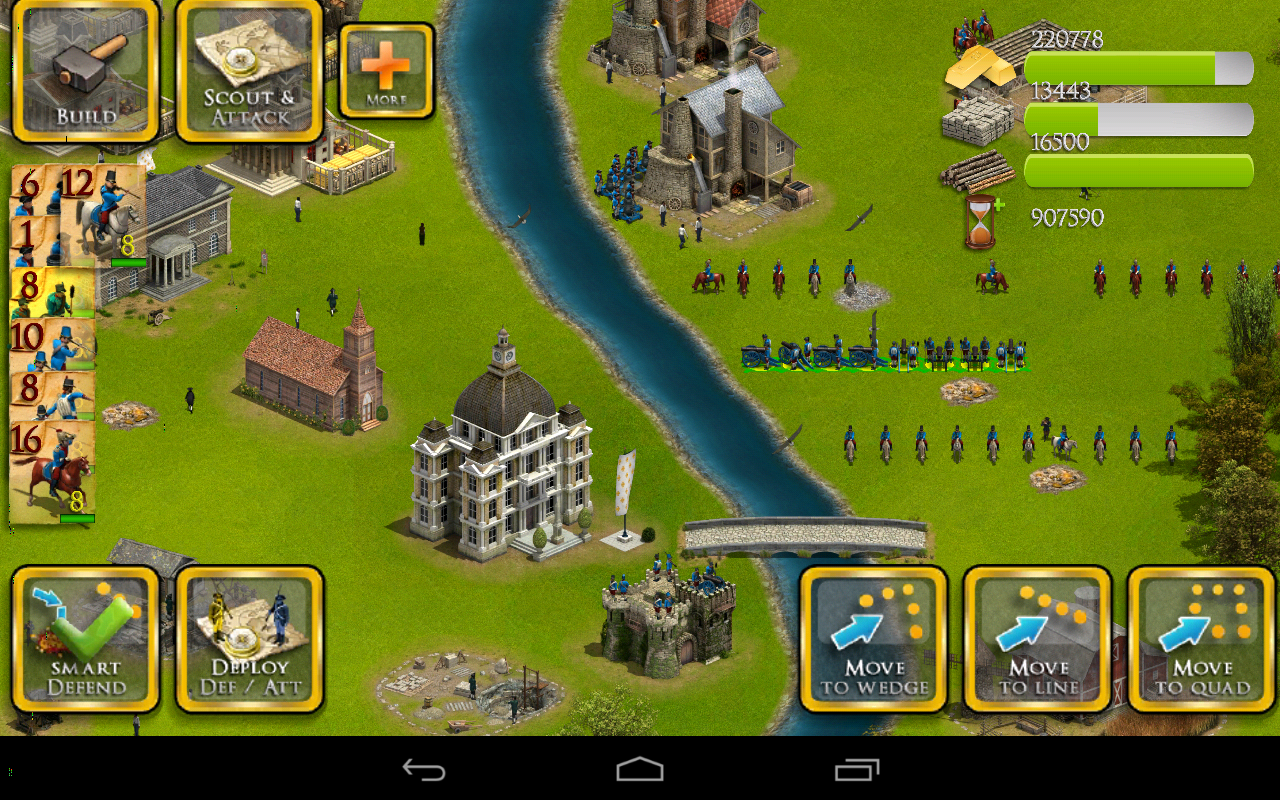Open Android recent apps switcher
The width and height of the screenshot is (1280, 800).
(x=855, y=770)
